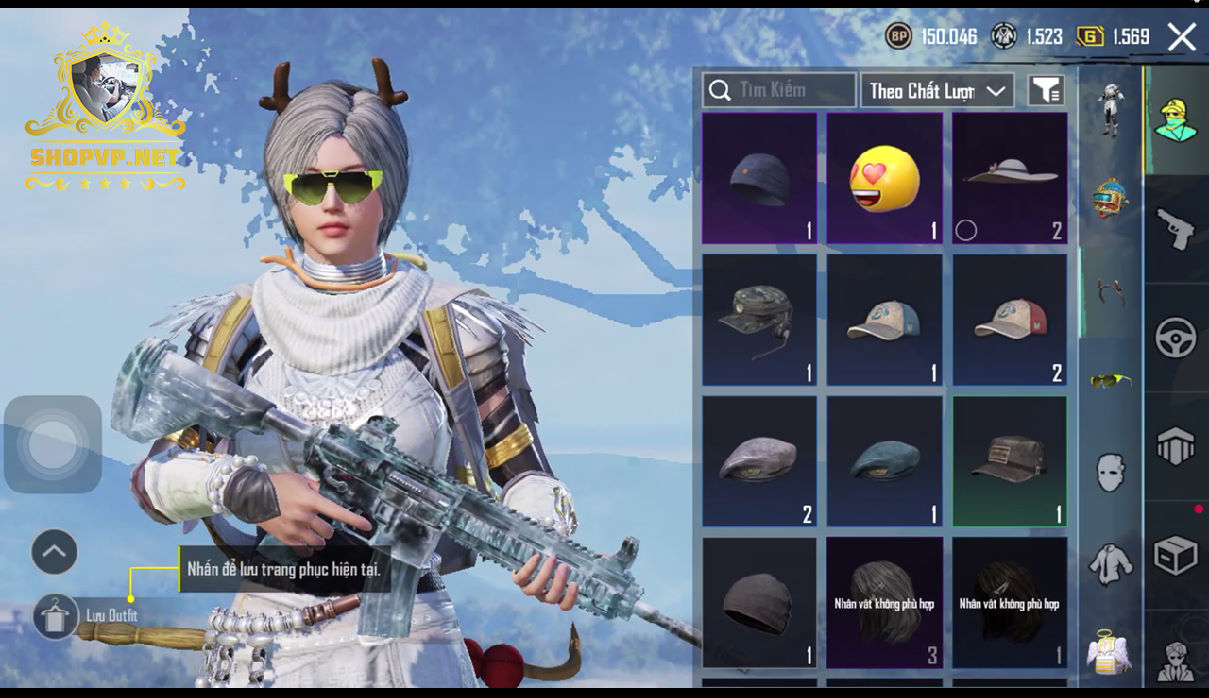Select the sunglasses subcategory
This screenshot has height=698, width=1209.
[x=1110, y=380]
